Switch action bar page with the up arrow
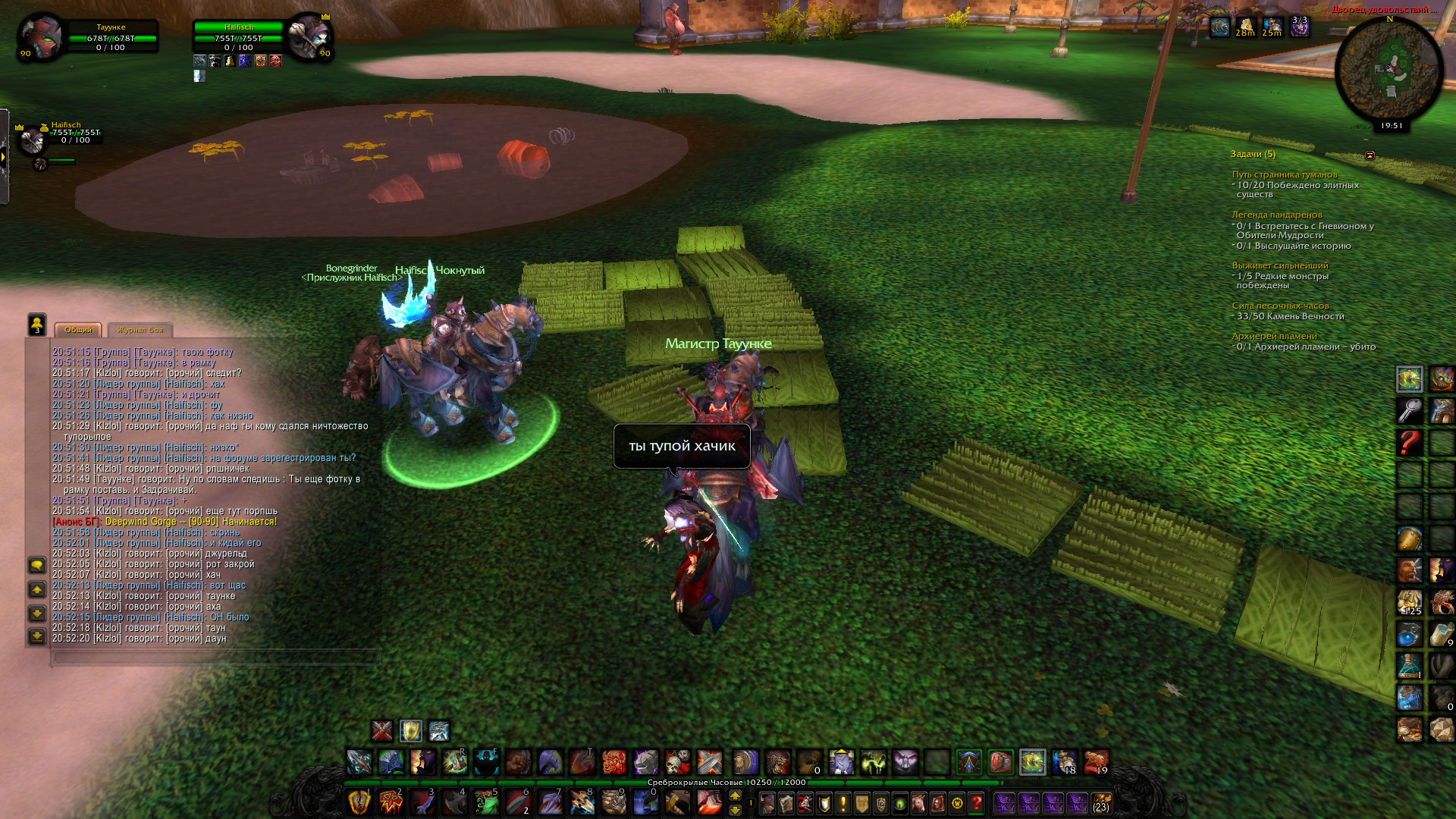 pyautogui.click(x=735, y=795)
